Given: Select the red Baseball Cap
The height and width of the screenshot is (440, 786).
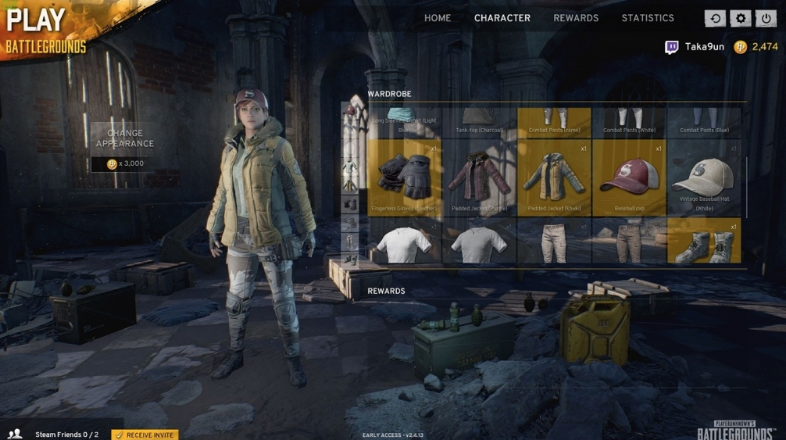Looking at the screenshot, I should pos(629,177).
